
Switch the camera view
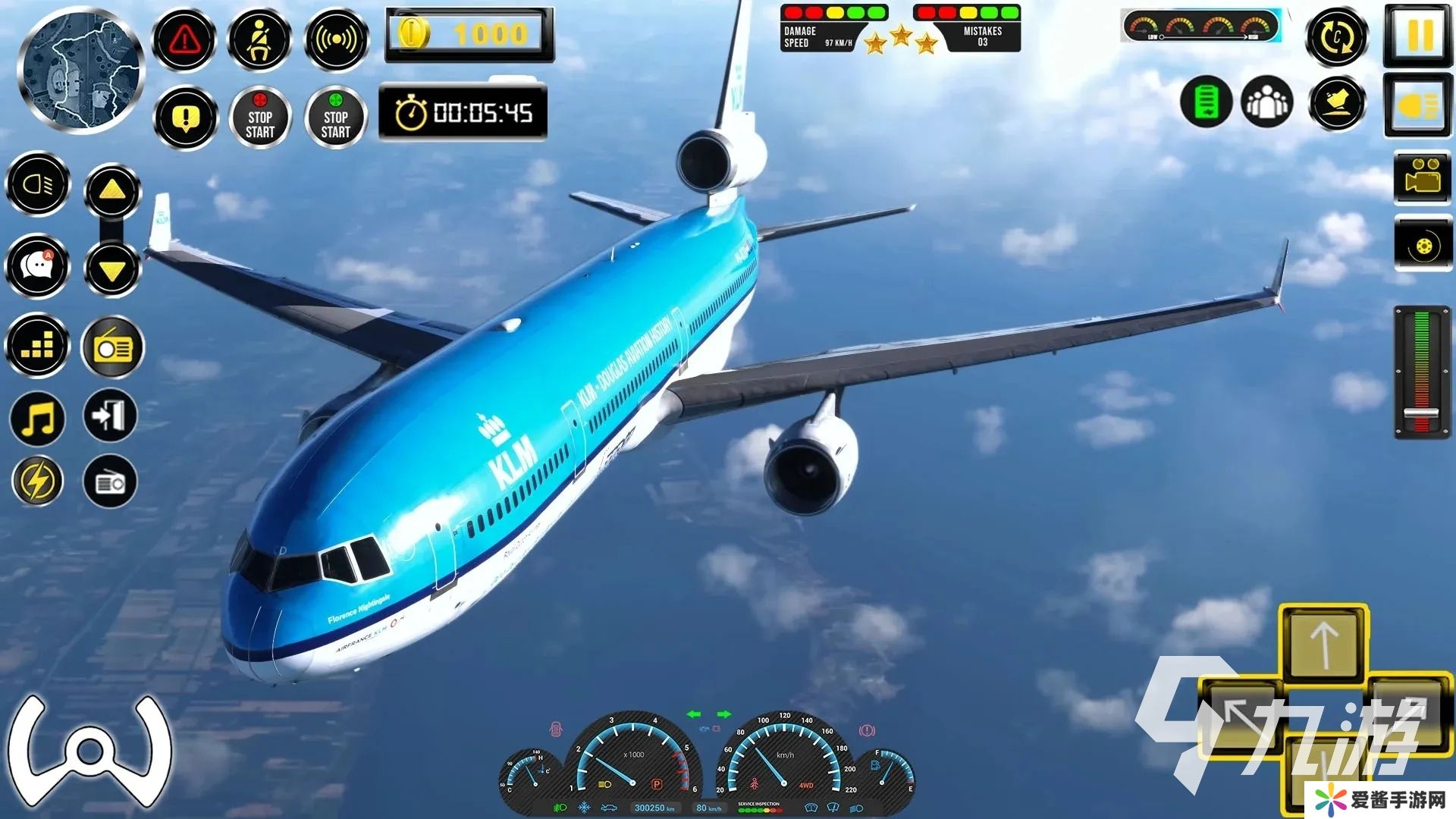click(1423, 177)
